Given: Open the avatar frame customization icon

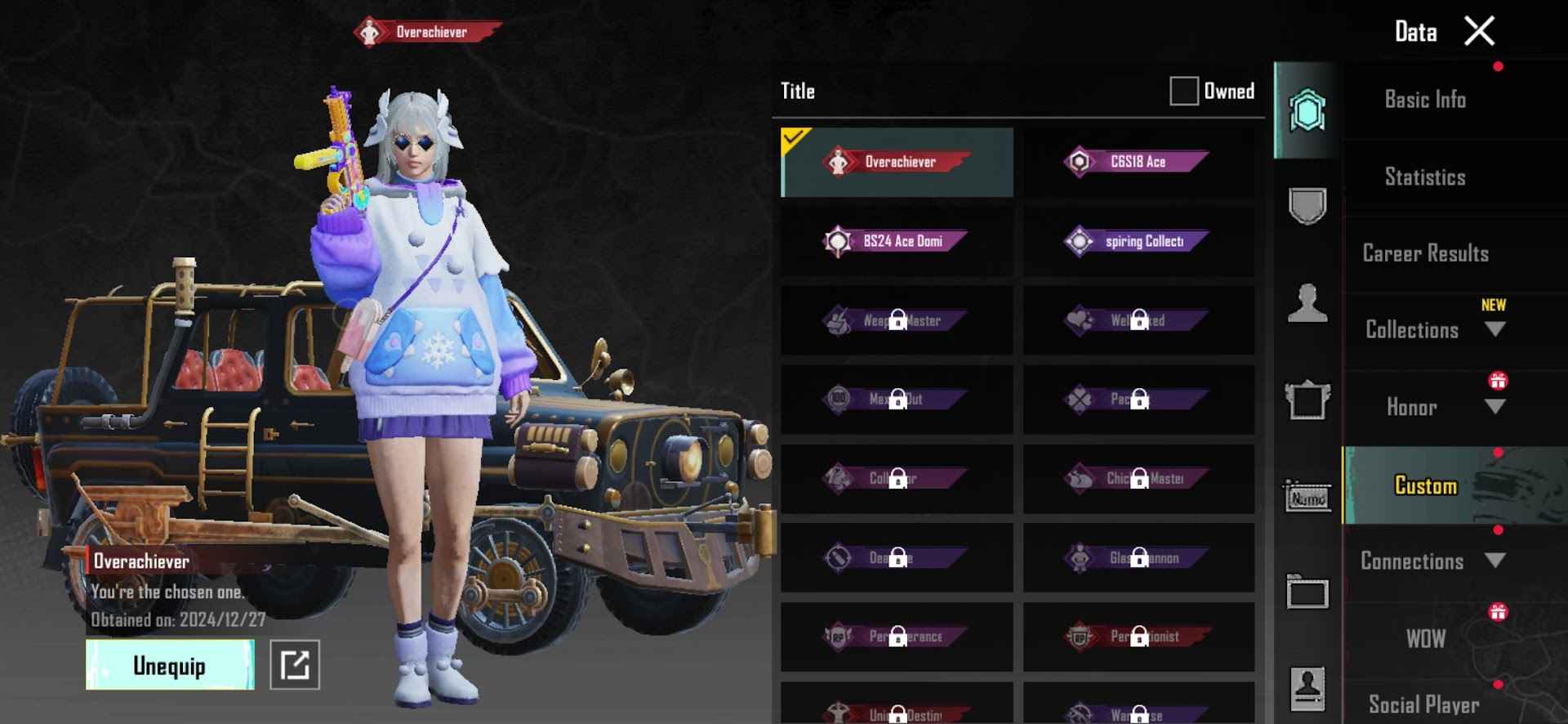Looking at the screenshot, I should pyautogui.click(x=1307, y=399).
